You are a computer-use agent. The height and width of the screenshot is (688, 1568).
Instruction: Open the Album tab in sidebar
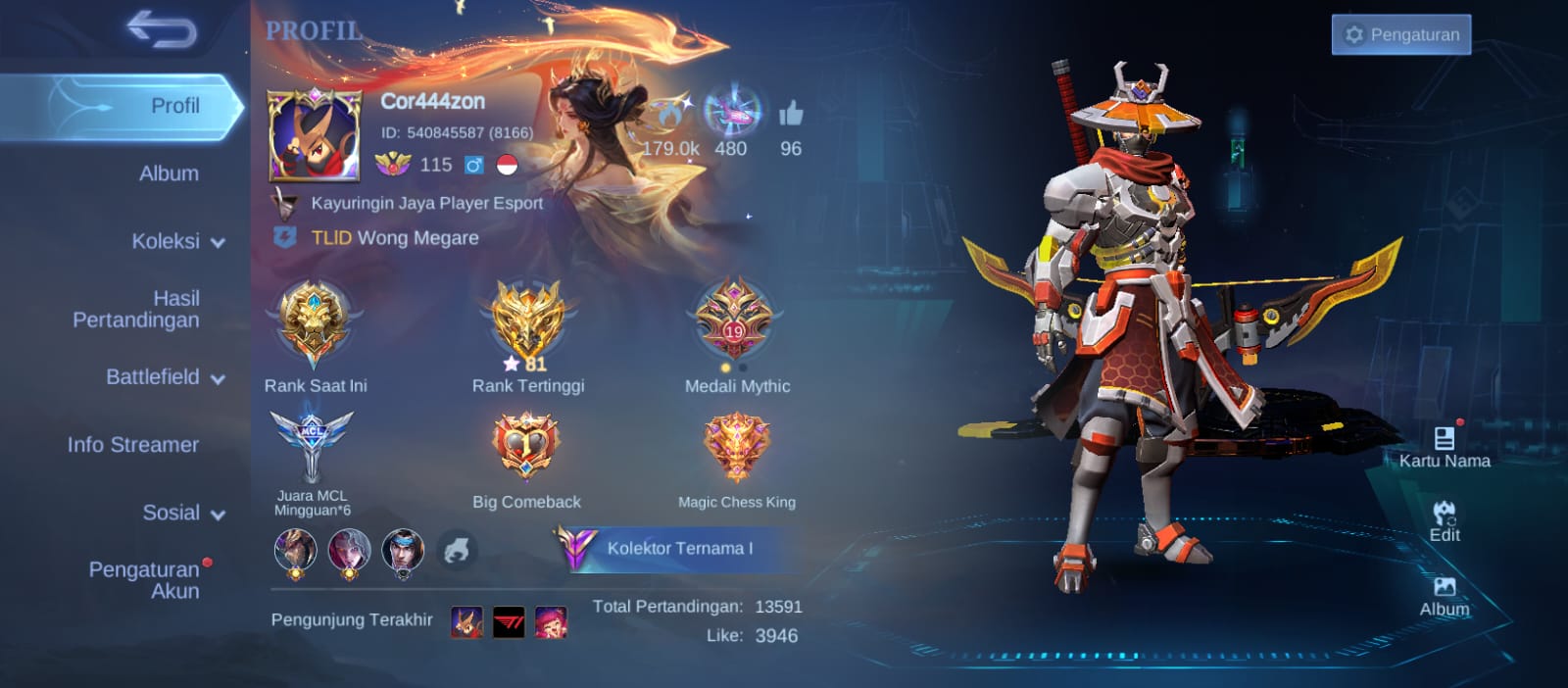point(169,173)
